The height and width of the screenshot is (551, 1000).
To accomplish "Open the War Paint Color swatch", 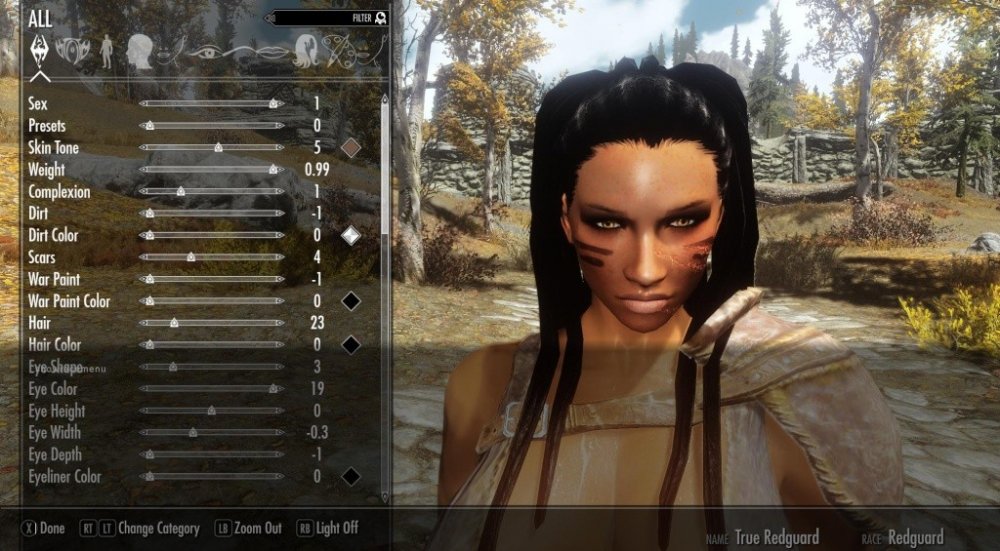I will coord(350,301).
